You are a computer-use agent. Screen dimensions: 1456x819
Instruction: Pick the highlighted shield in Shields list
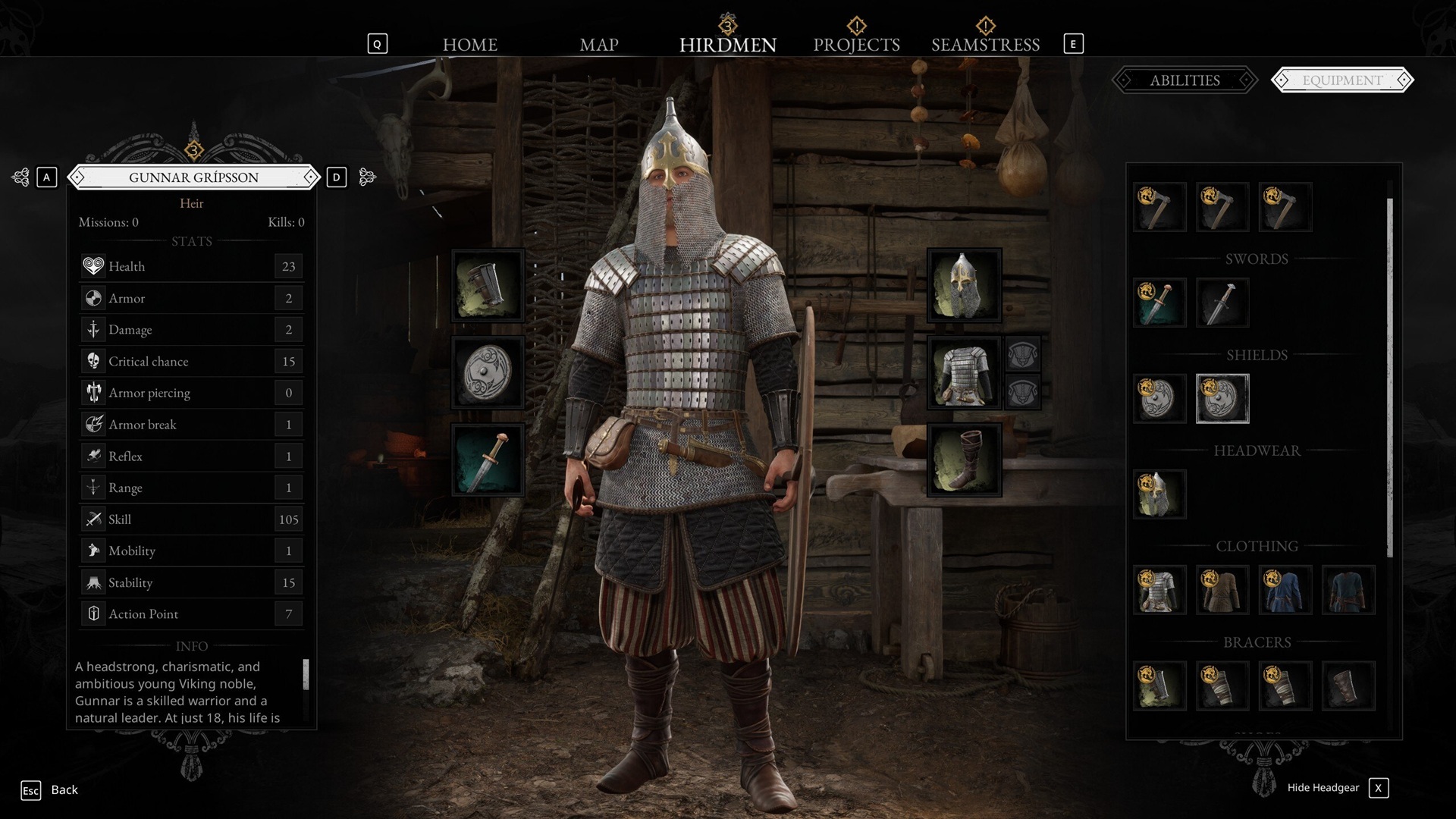point(1222,399)
